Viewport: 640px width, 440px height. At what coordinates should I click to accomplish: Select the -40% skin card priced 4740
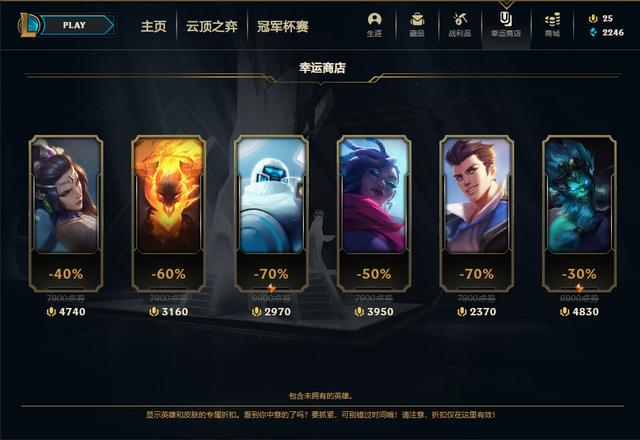point(65,212)
